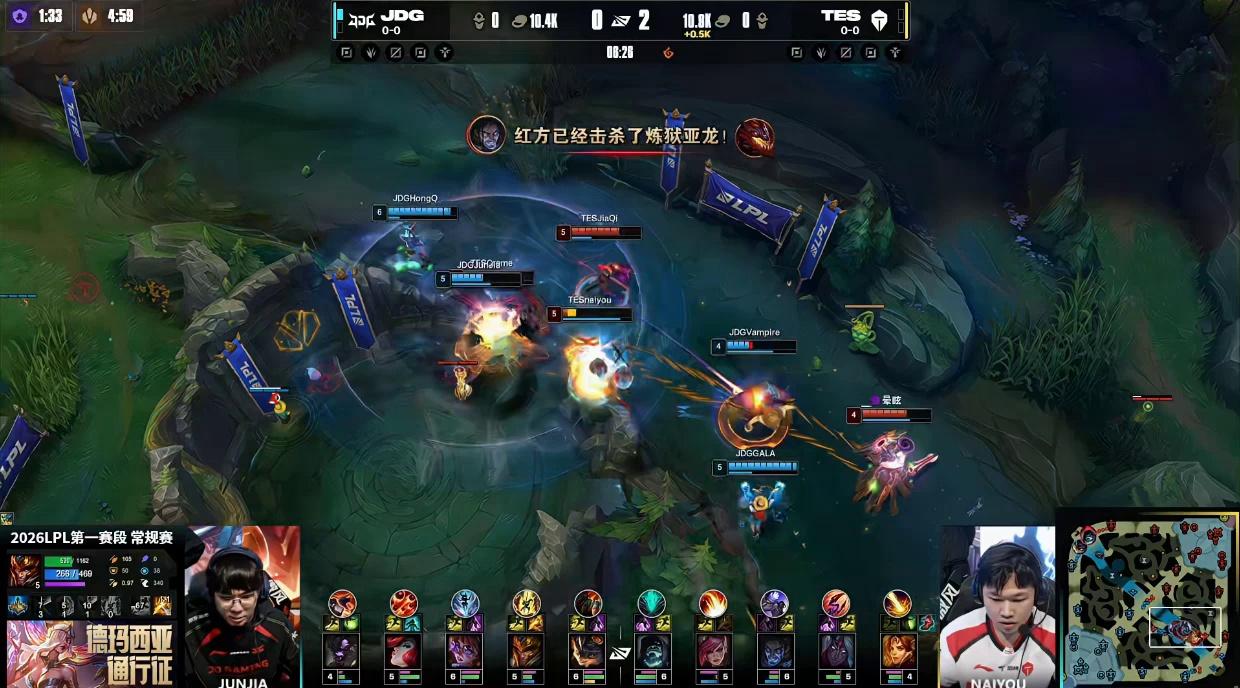Open the 德玛西亚通行证 pass banner
This screenshot has width=1240, height=688.
tap(90, 652)
